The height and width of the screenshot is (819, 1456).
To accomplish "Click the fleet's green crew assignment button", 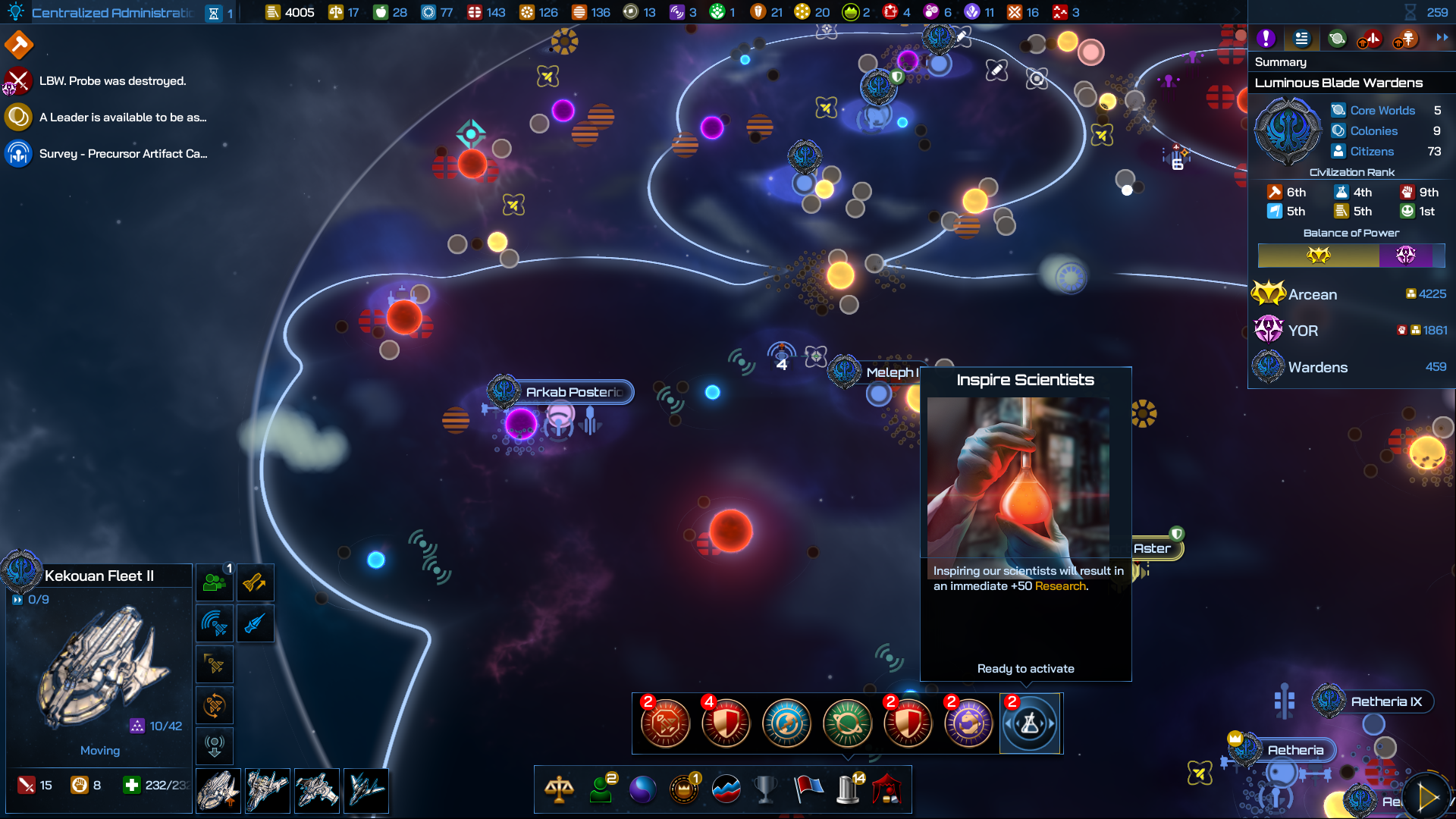I will pos(215,583).
